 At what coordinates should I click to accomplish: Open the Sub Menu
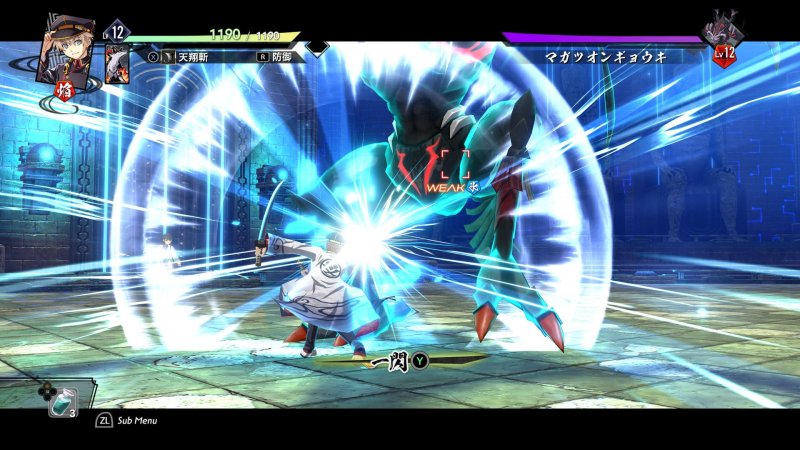pyautogui.click(x=126, y=421)
